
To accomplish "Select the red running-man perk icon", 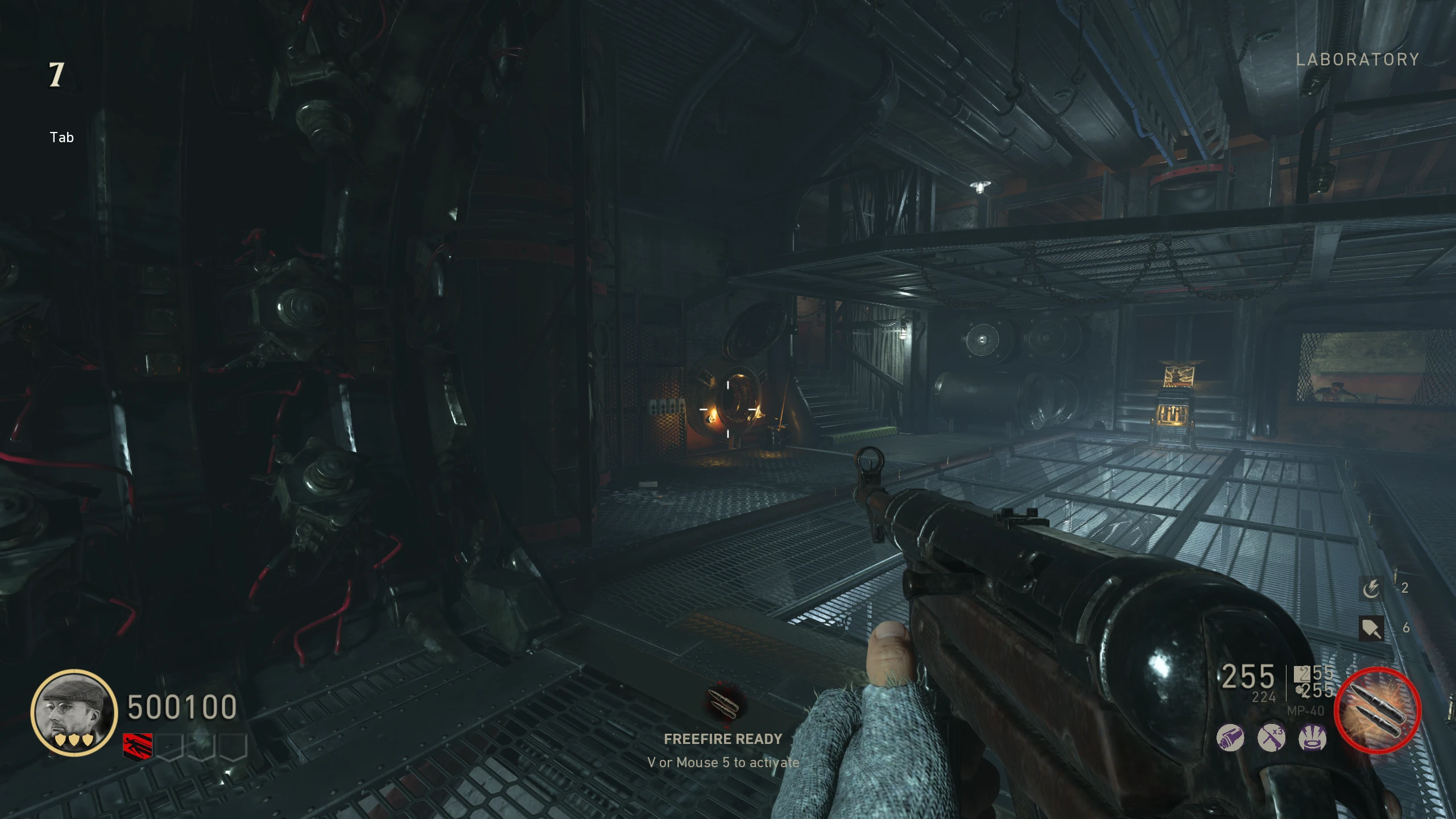I will (138, 746).
